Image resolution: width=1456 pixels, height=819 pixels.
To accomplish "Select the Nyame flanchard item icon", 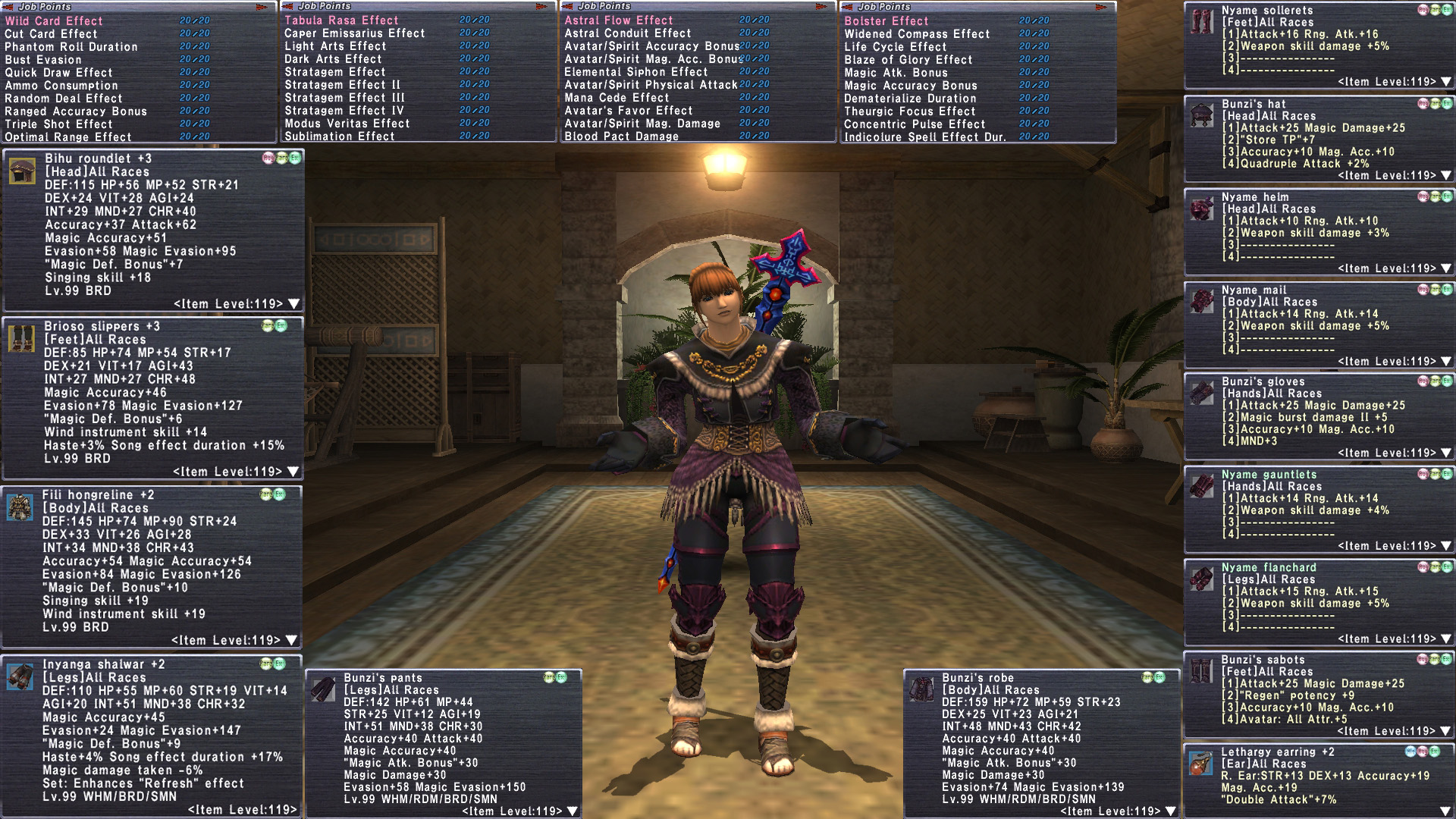I will coord(1202,579).
